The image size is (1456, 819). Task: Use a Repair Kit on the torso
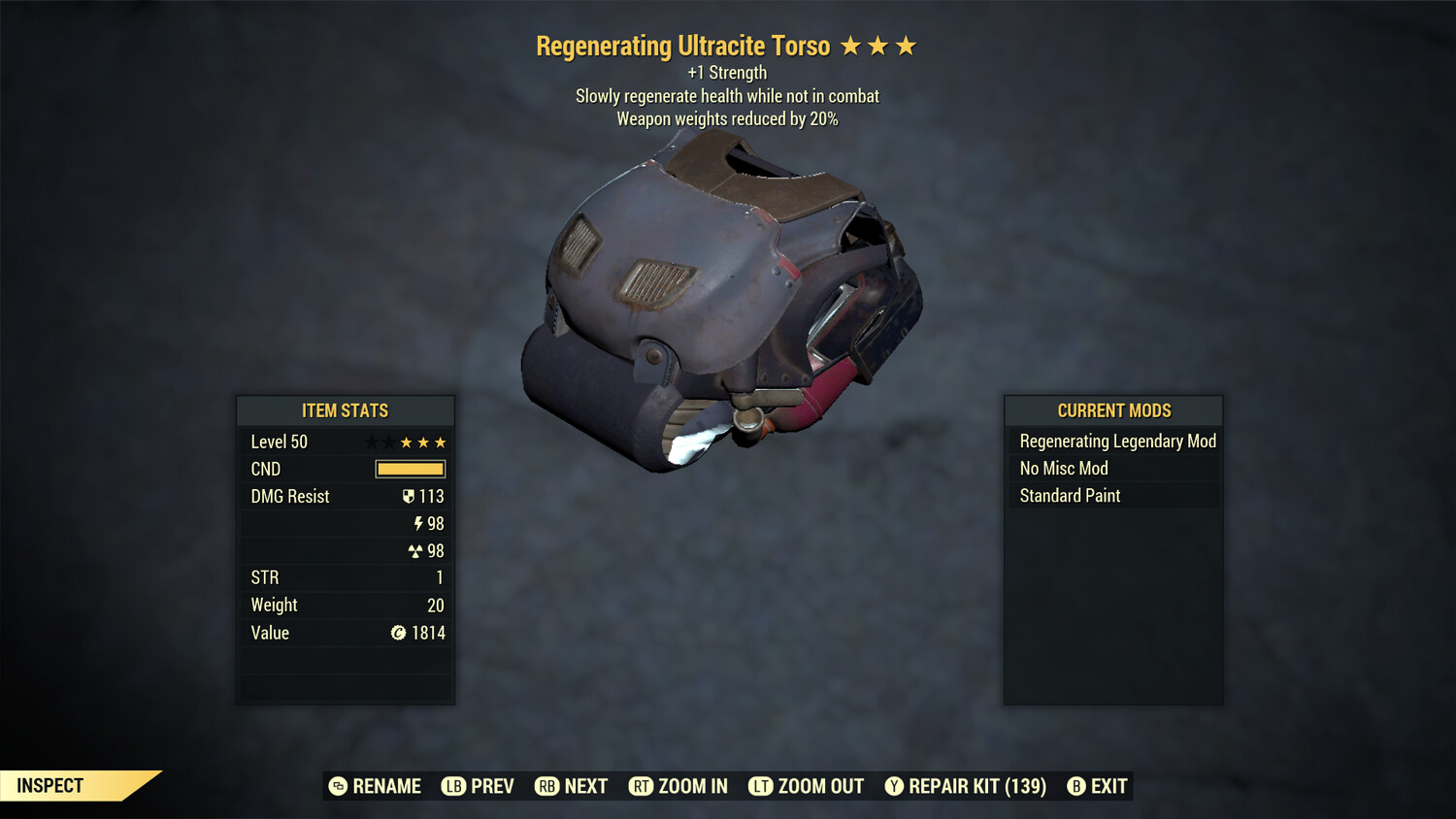(966, 786)
